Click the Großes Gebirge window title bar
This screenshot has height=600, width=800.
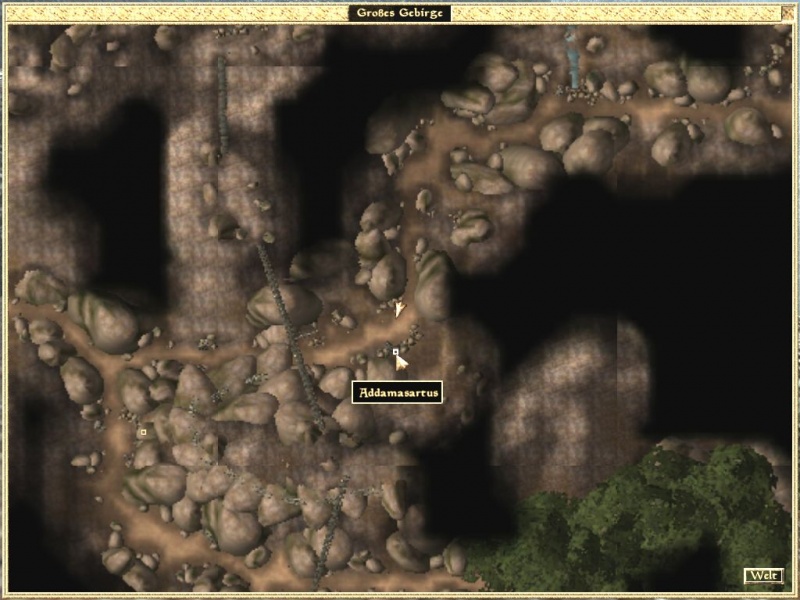click(400, 13)
